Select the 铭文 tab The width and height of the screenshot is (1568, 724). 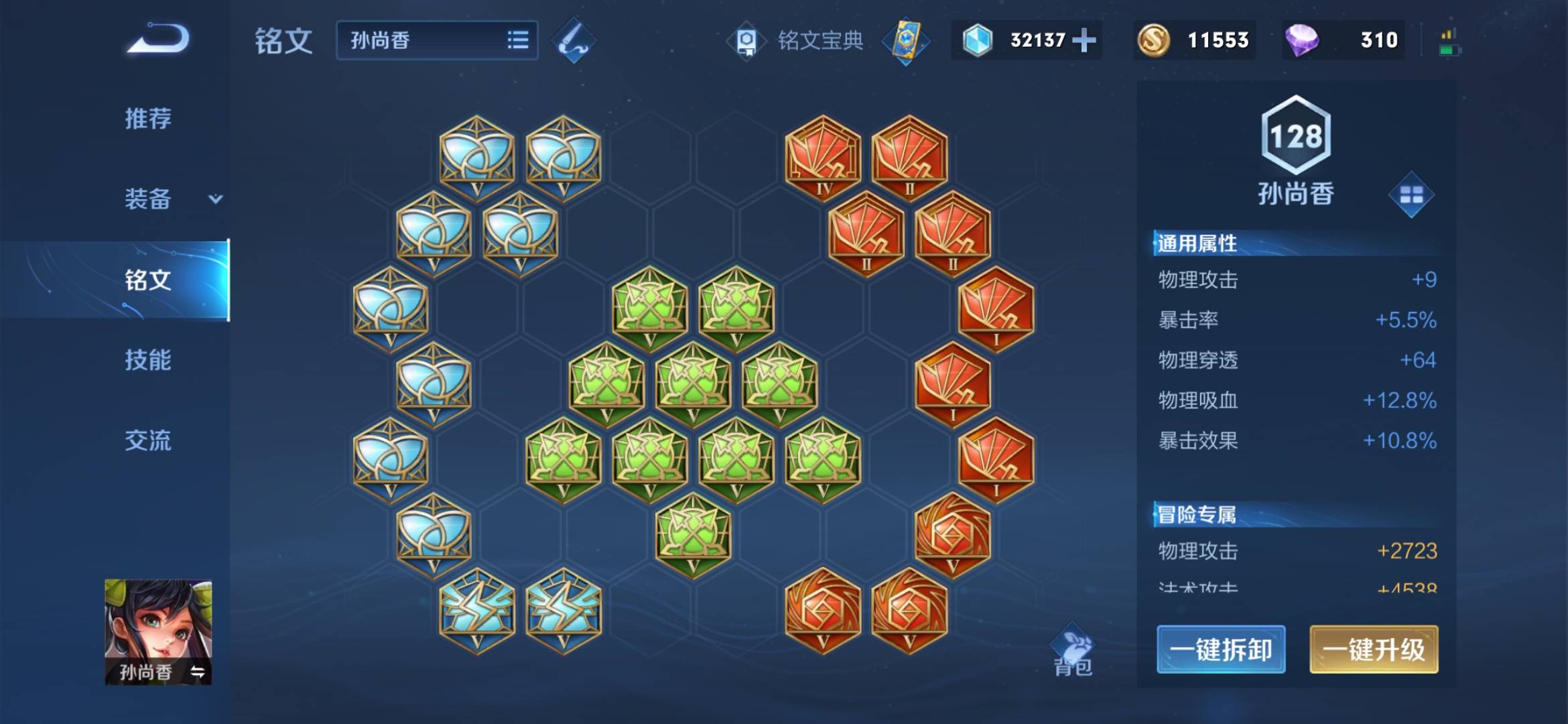(148, 280)
